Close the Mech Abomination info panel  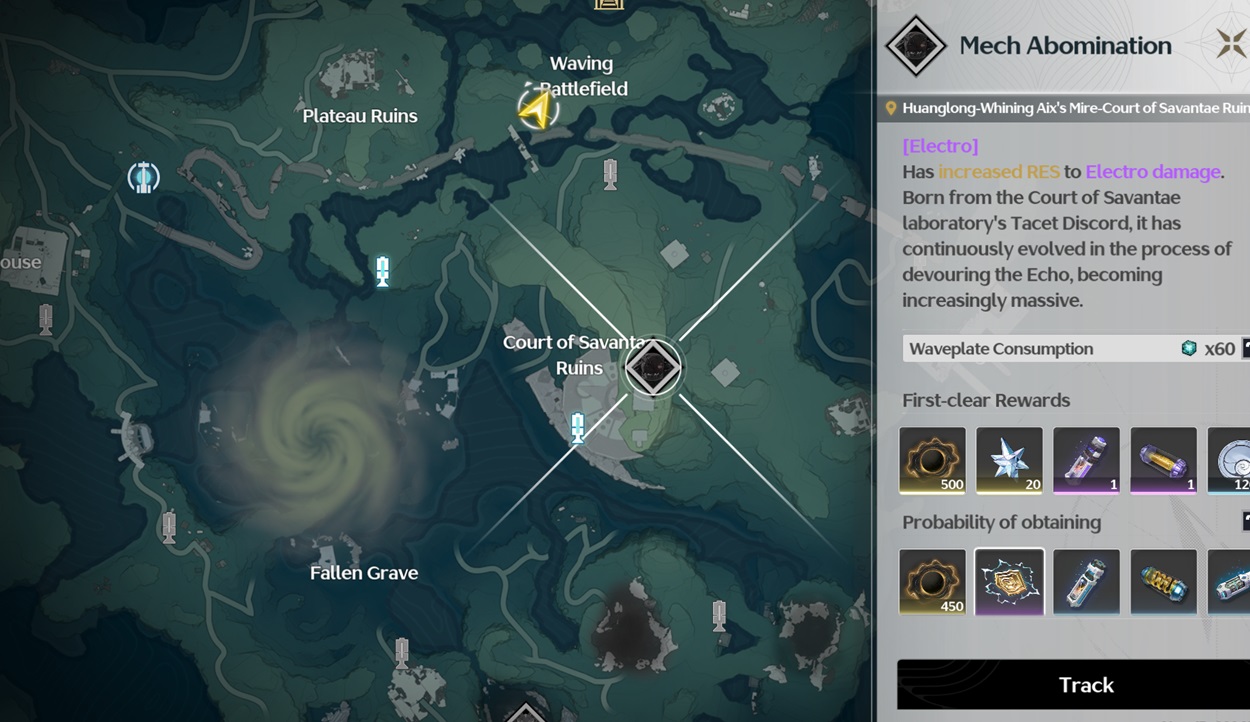(x=1231, y=44)
